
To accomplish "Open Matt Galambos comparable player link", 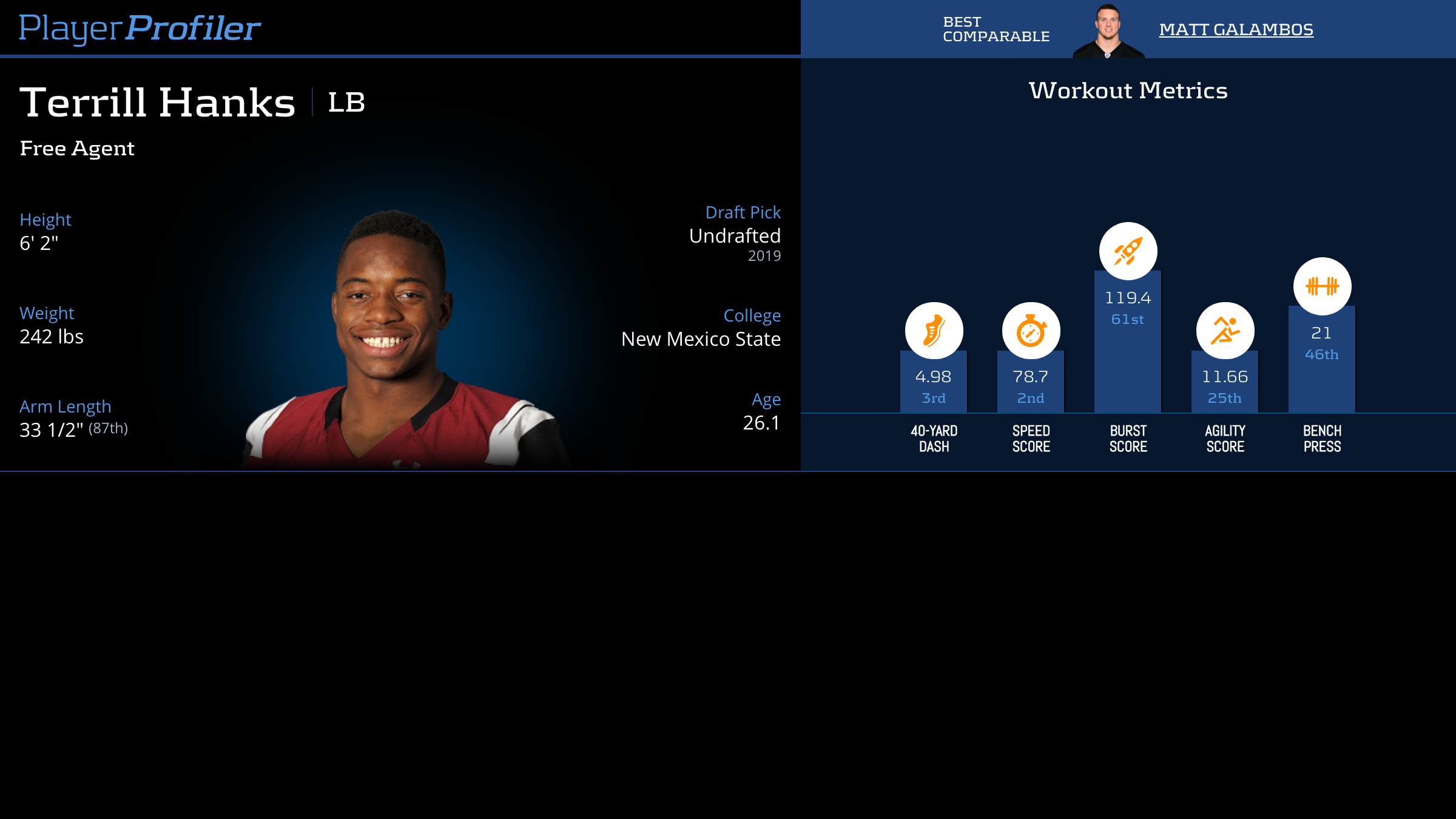I will coord(1236,29).
